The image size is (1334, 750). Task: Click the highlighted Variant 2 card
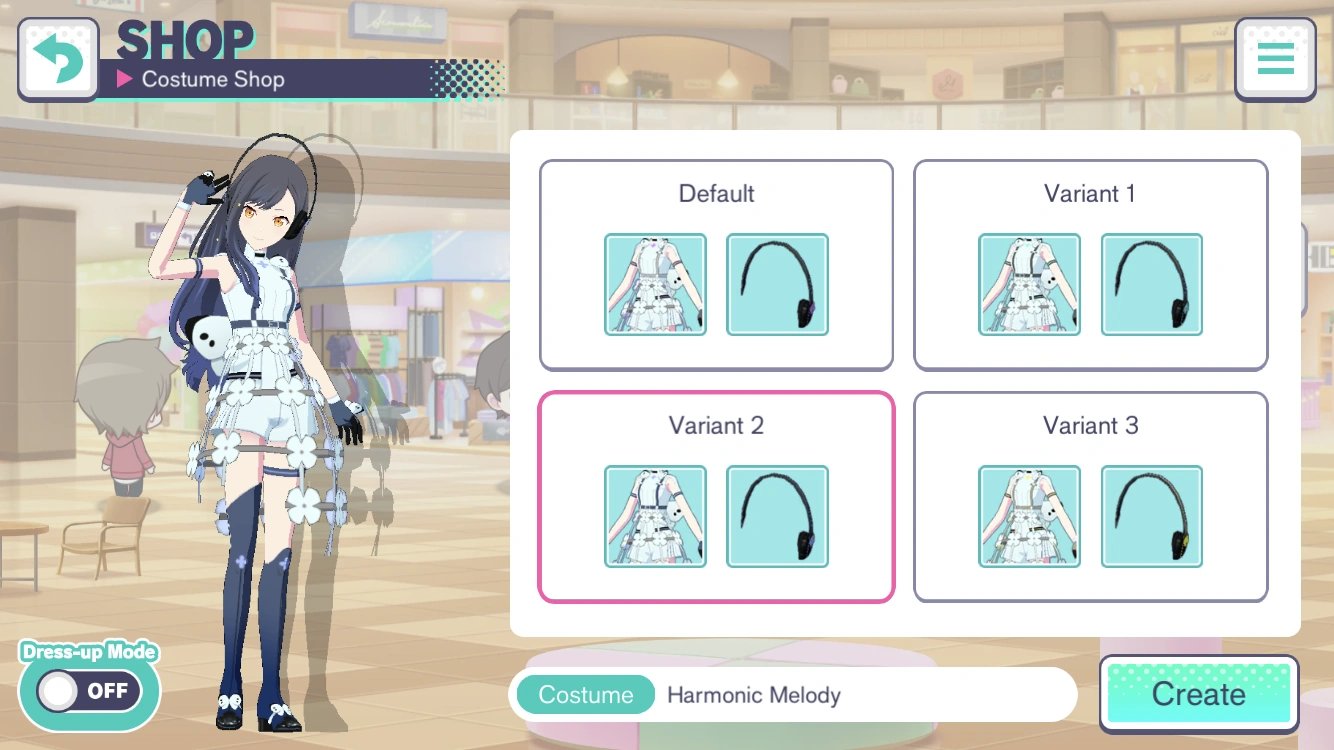point(716,426)
